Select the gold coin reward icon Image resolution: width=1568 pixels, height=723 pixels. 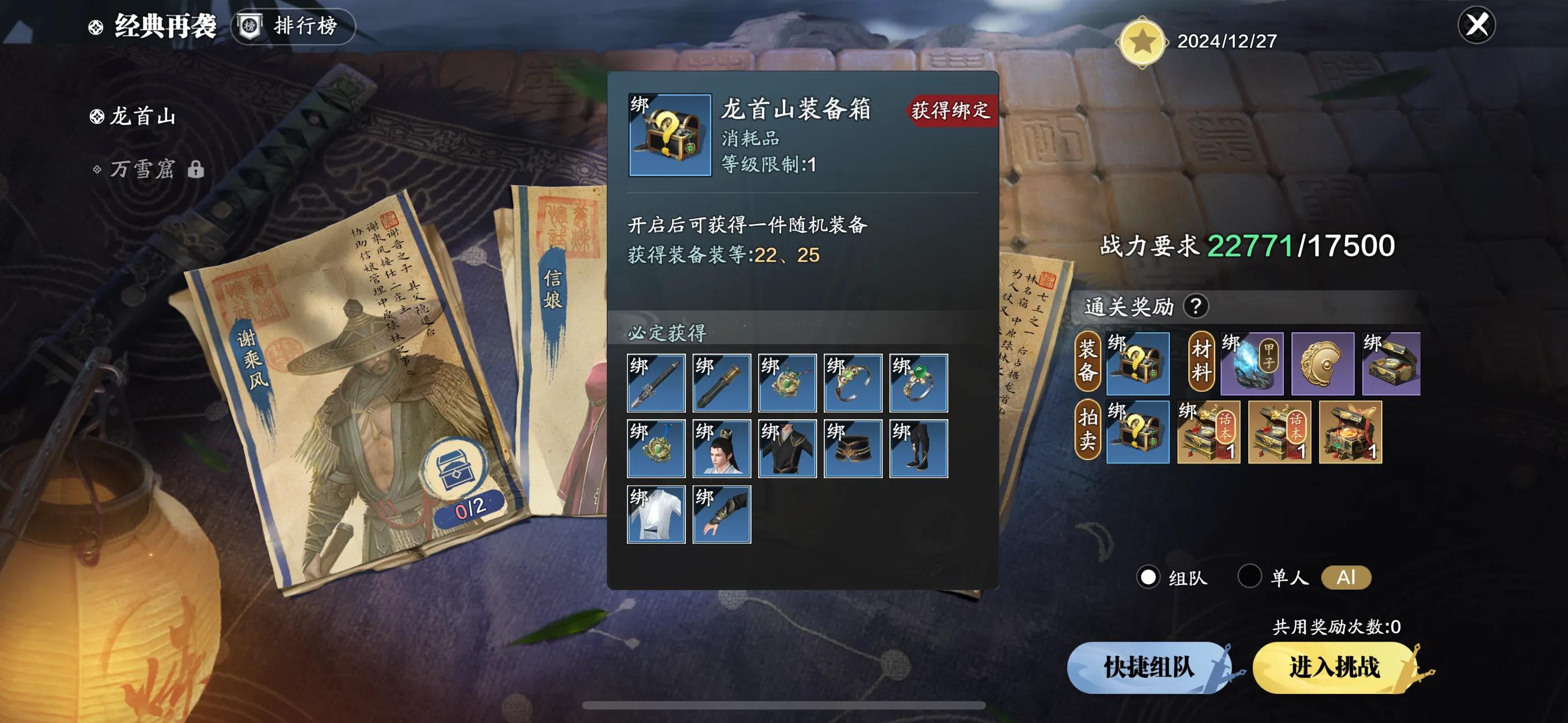click(x=1322, y=363)
